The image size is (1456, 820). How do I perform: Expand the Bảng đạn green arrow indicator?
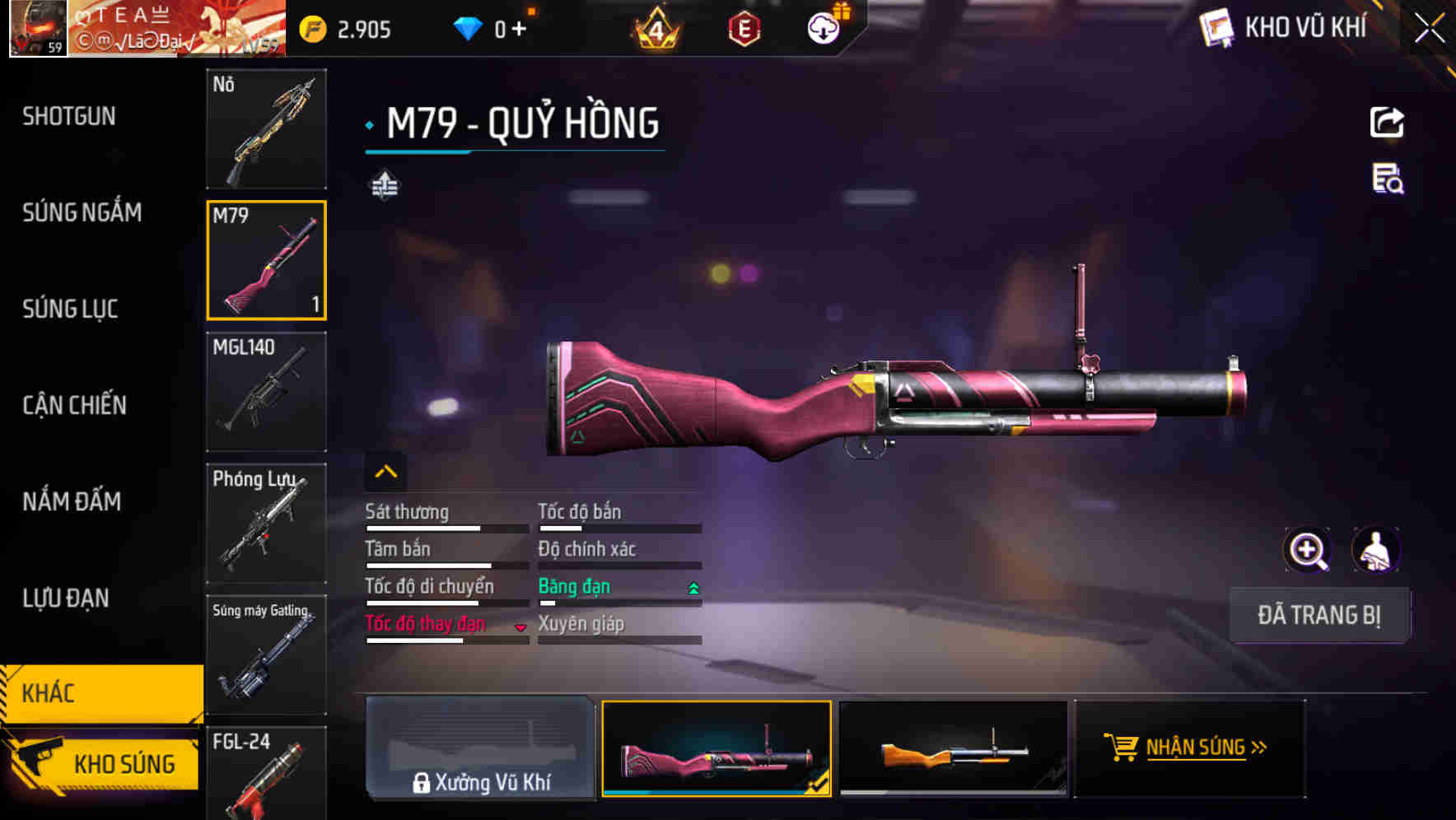coord(693,587)
